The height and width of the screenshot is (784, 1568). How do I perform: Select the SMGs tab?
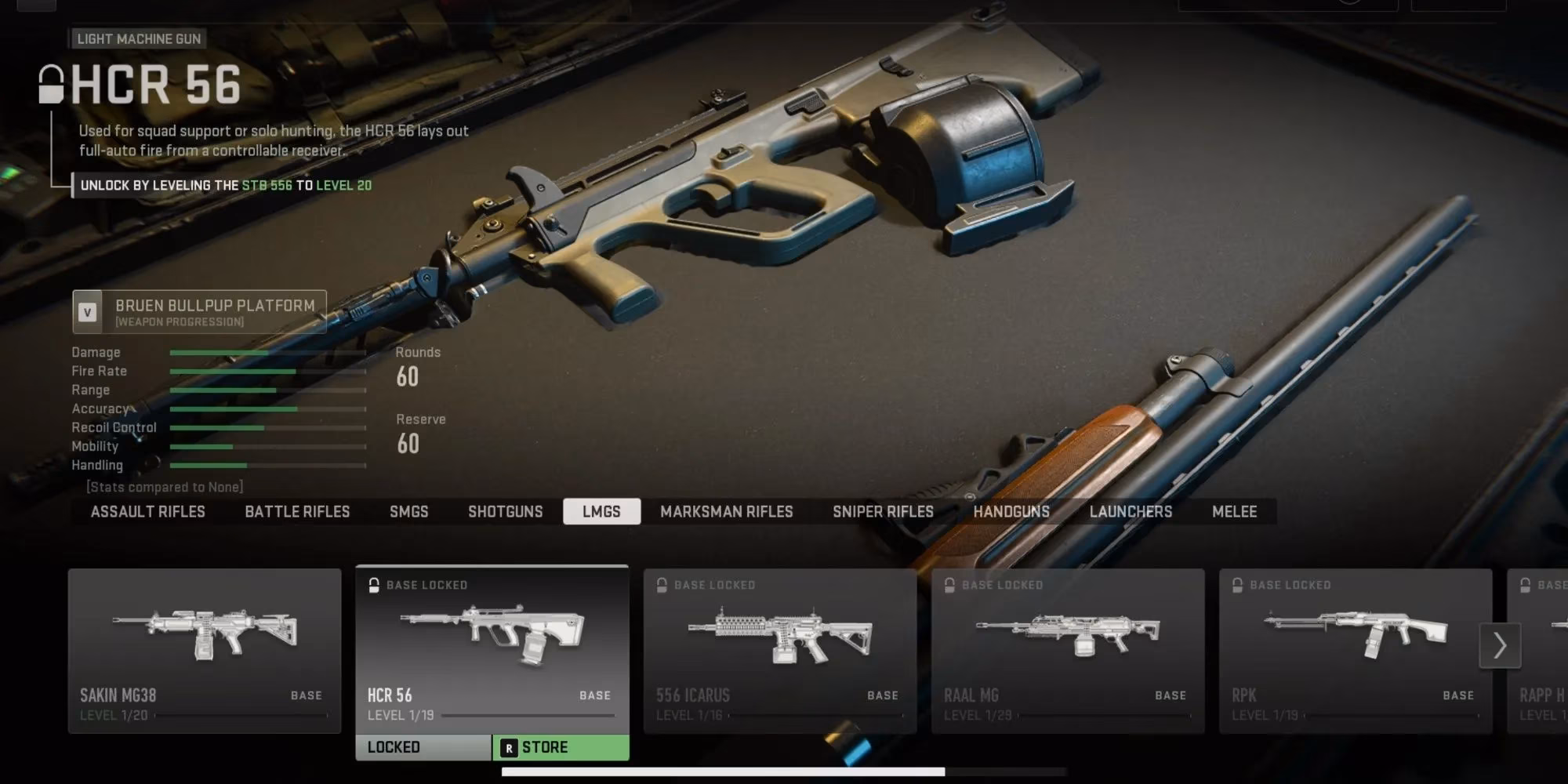point(408,512)
